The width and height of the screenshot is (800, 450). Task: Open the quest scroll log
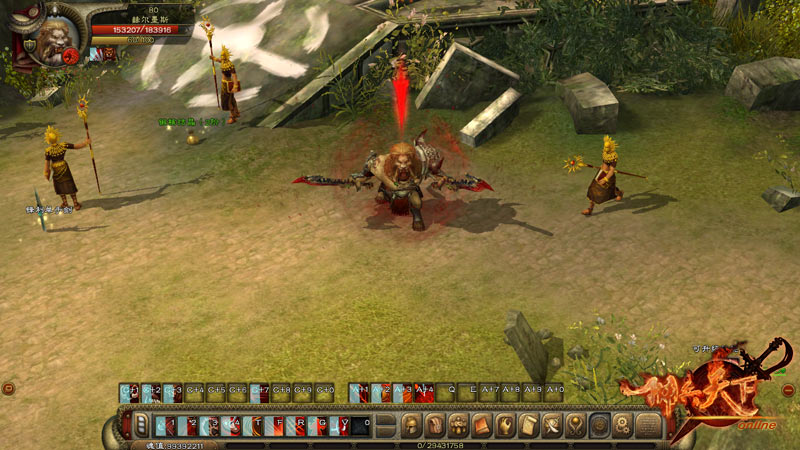pyautogui.click(x=528, y=426)
